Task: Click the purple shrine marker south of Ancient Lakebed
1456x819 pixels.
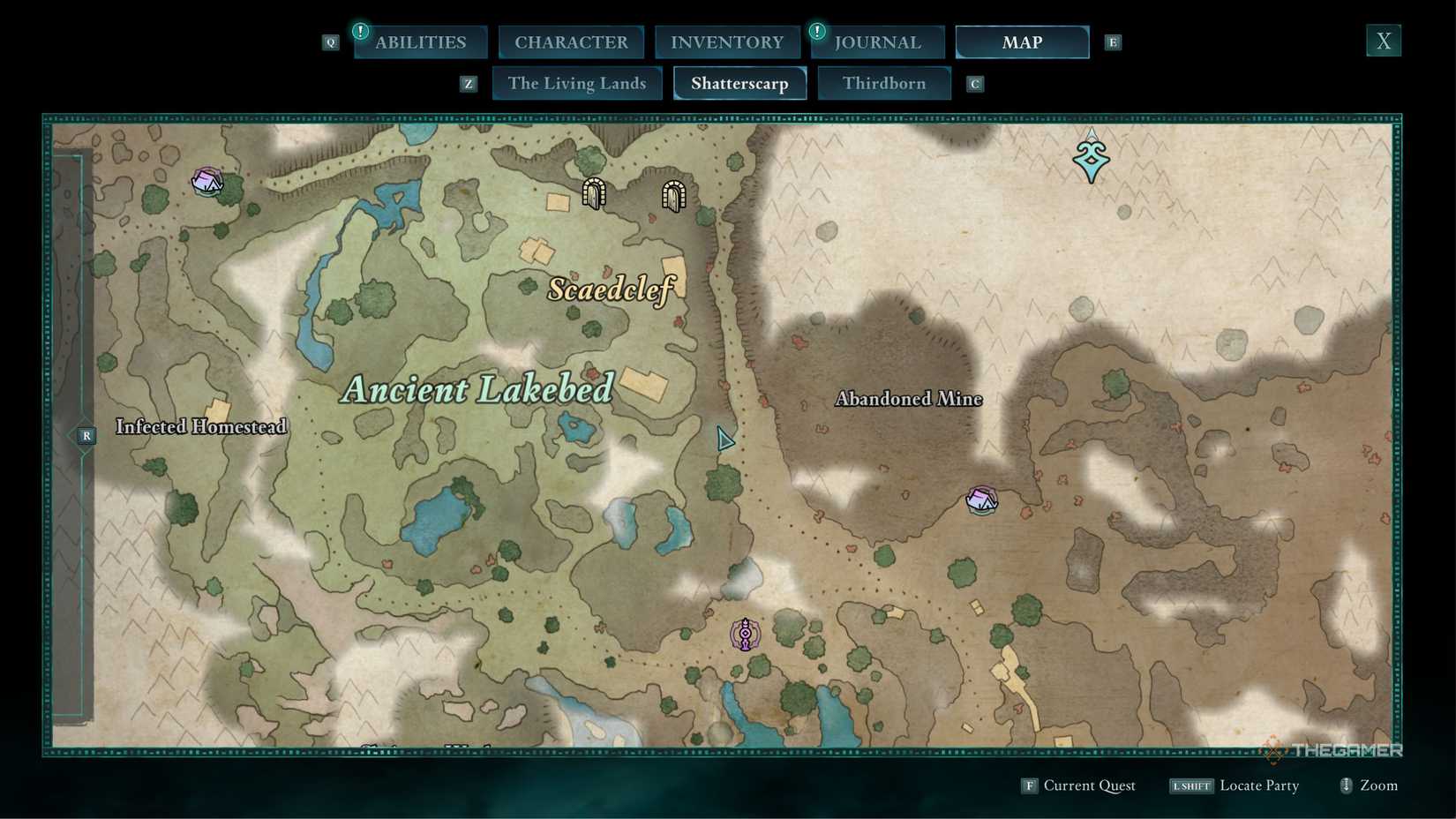Action: 746,632
